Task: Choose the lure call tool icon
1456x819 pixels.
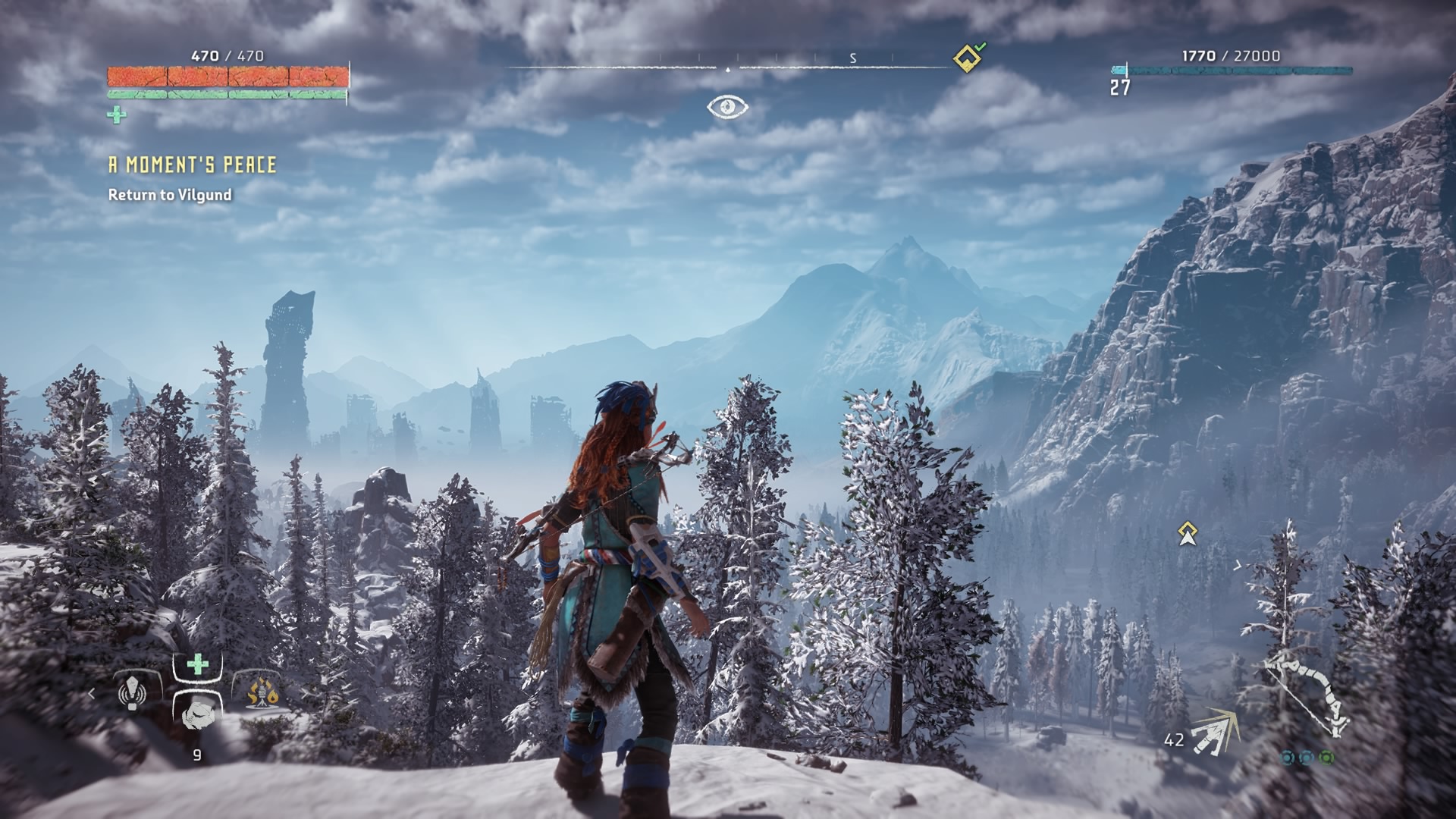Action: pos(132,692)
